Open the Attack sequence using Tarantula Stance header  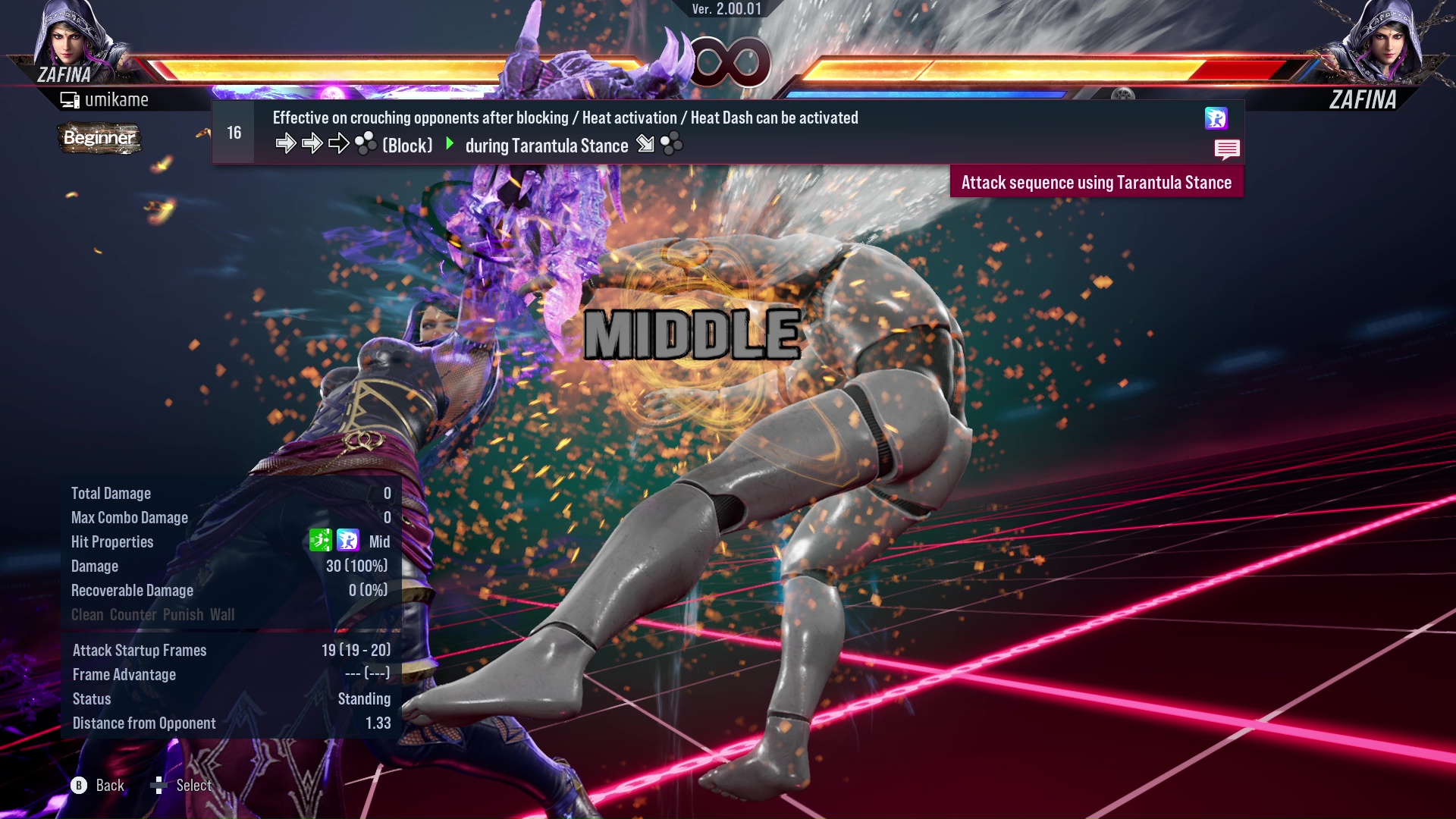tap(1096, 182)
